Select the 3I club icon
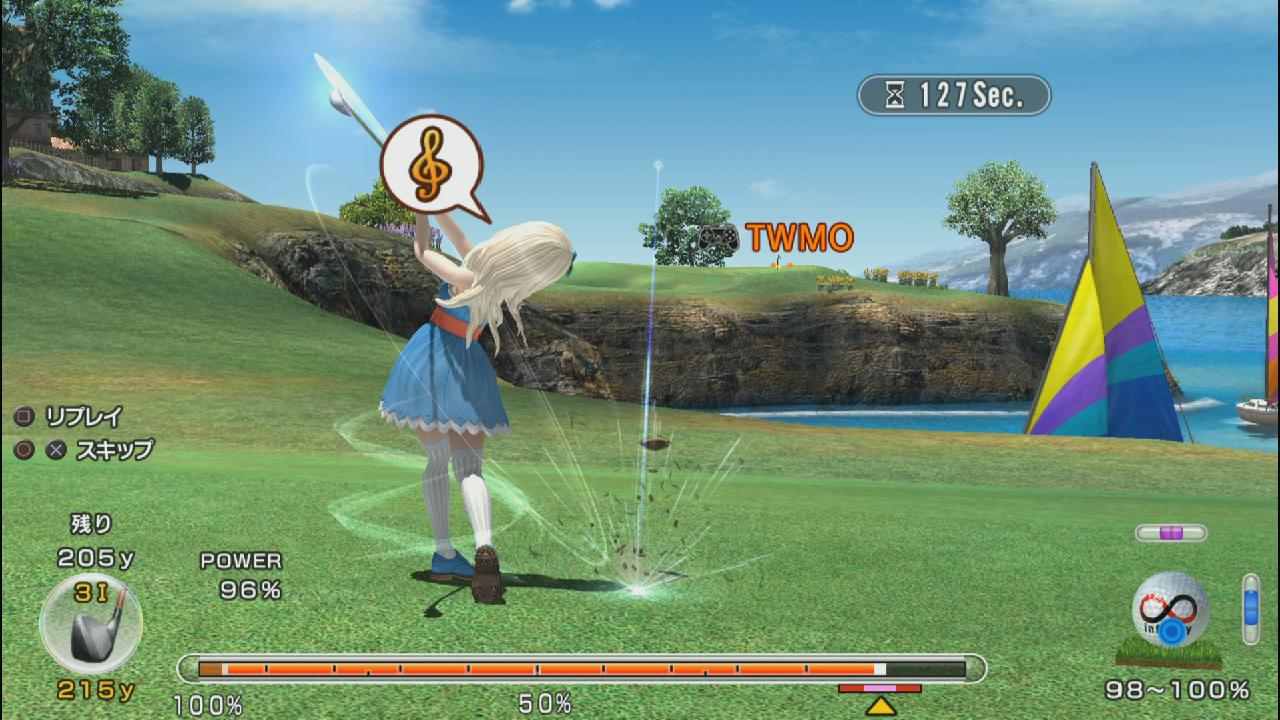 [x=91, y=624]
